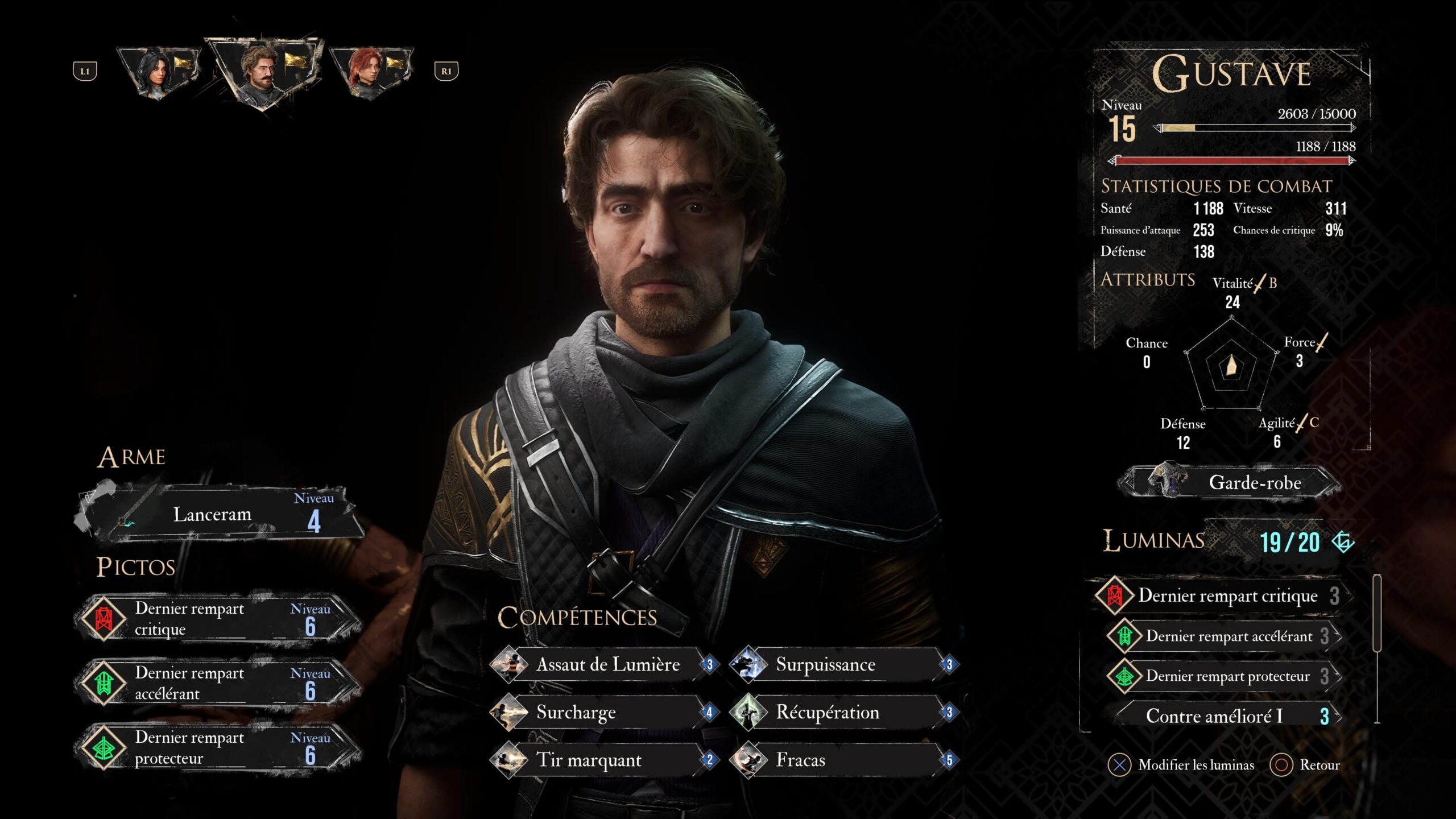
Task: Switch to the dark-haired woman's portrait
Action: tap(160, 72)
